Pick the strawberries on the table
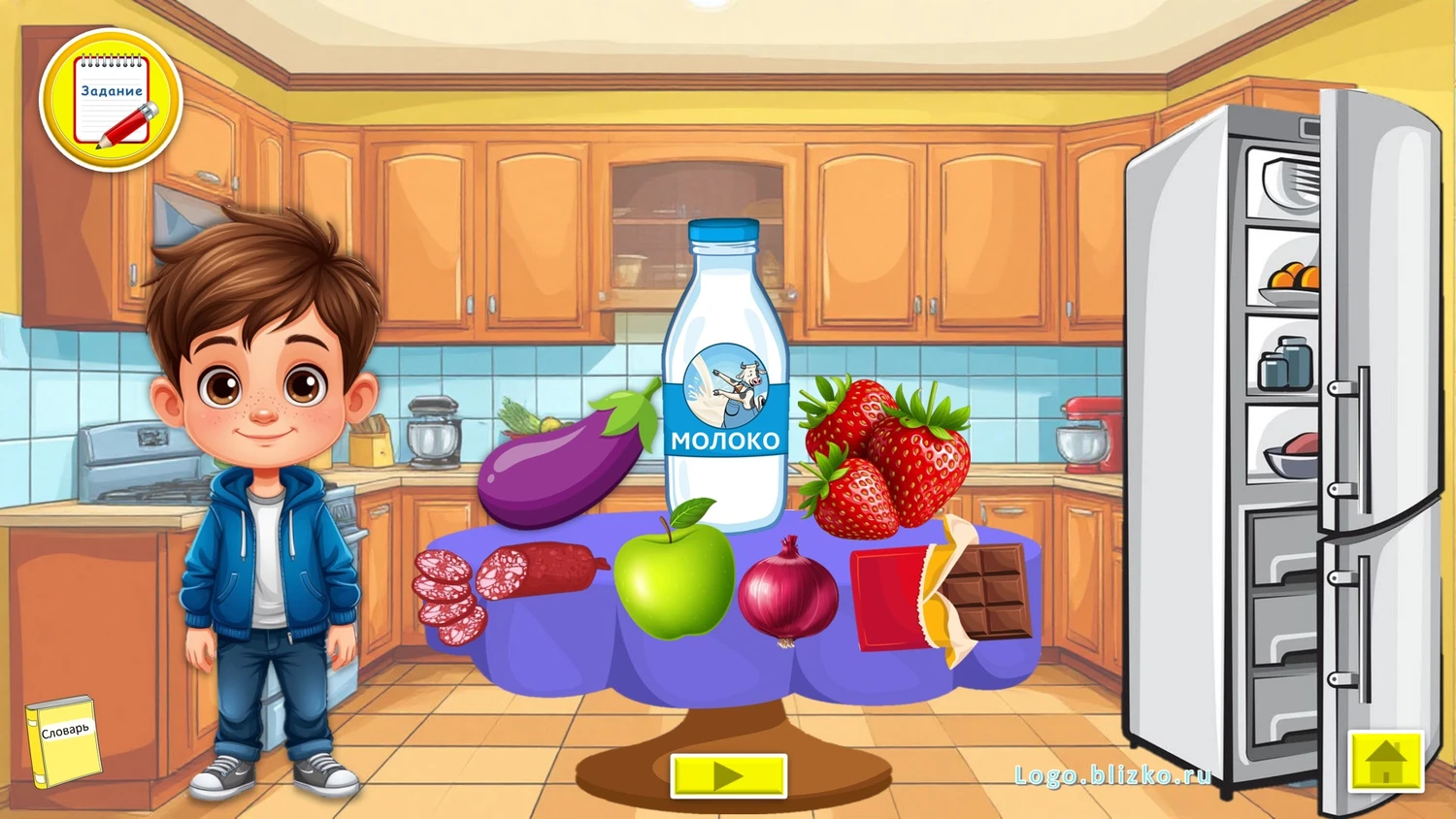 click(883, 458)
